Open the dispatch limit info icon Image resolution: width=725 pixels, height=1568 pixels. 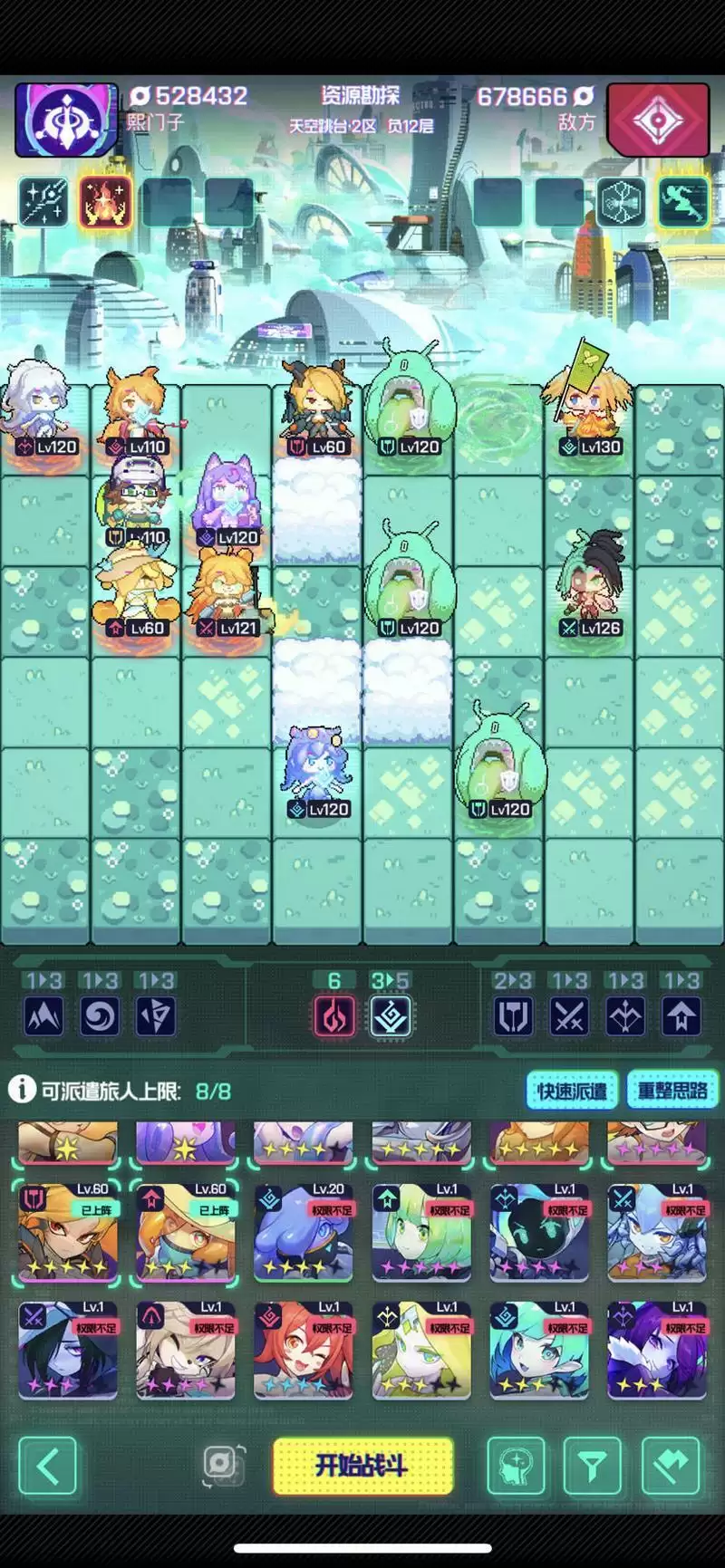pos(22,1090)
